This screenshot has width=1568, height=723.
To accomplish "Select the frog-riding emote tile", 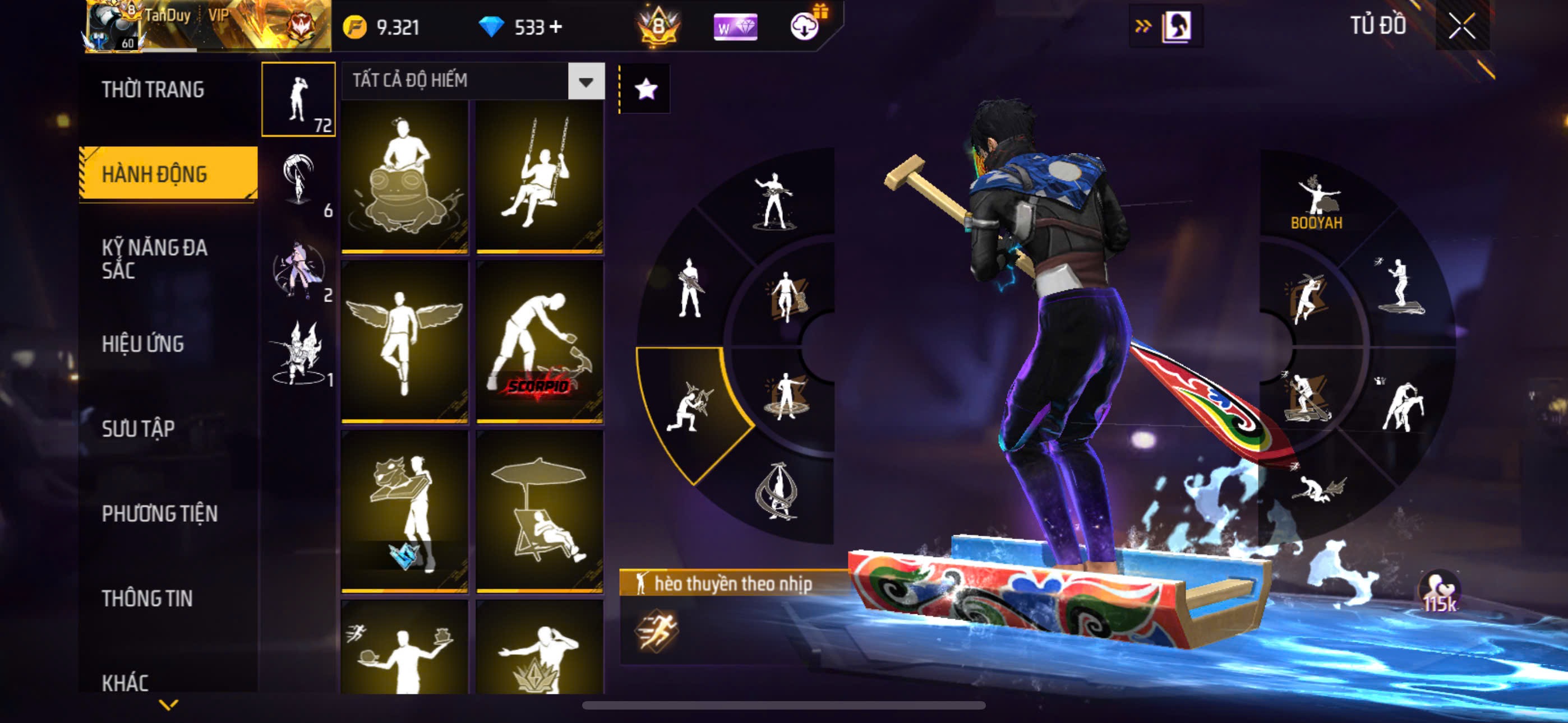I will tap(405, 177).
